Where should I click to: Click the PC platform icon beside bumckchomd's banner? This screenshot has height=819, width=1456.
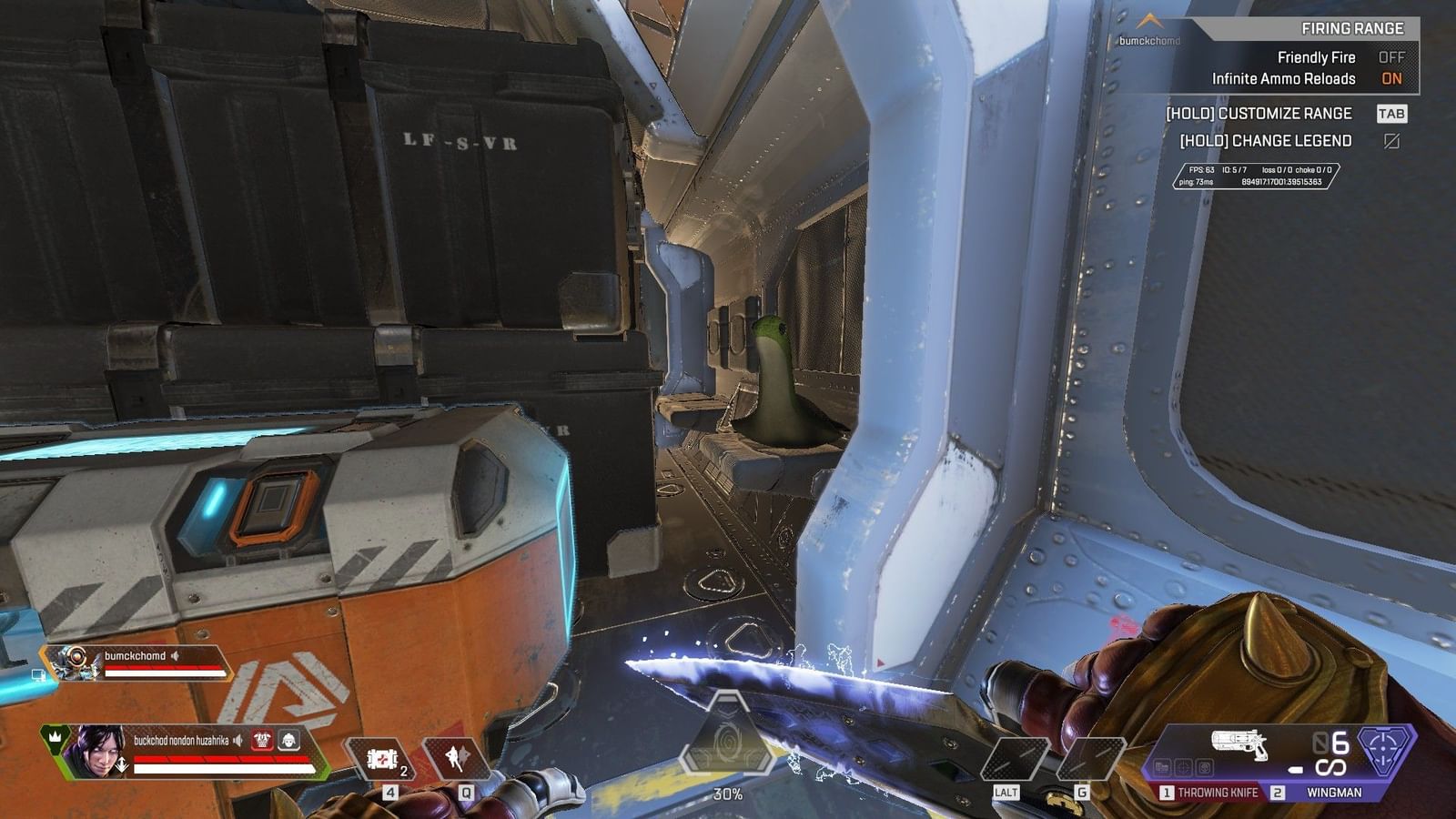38,676
